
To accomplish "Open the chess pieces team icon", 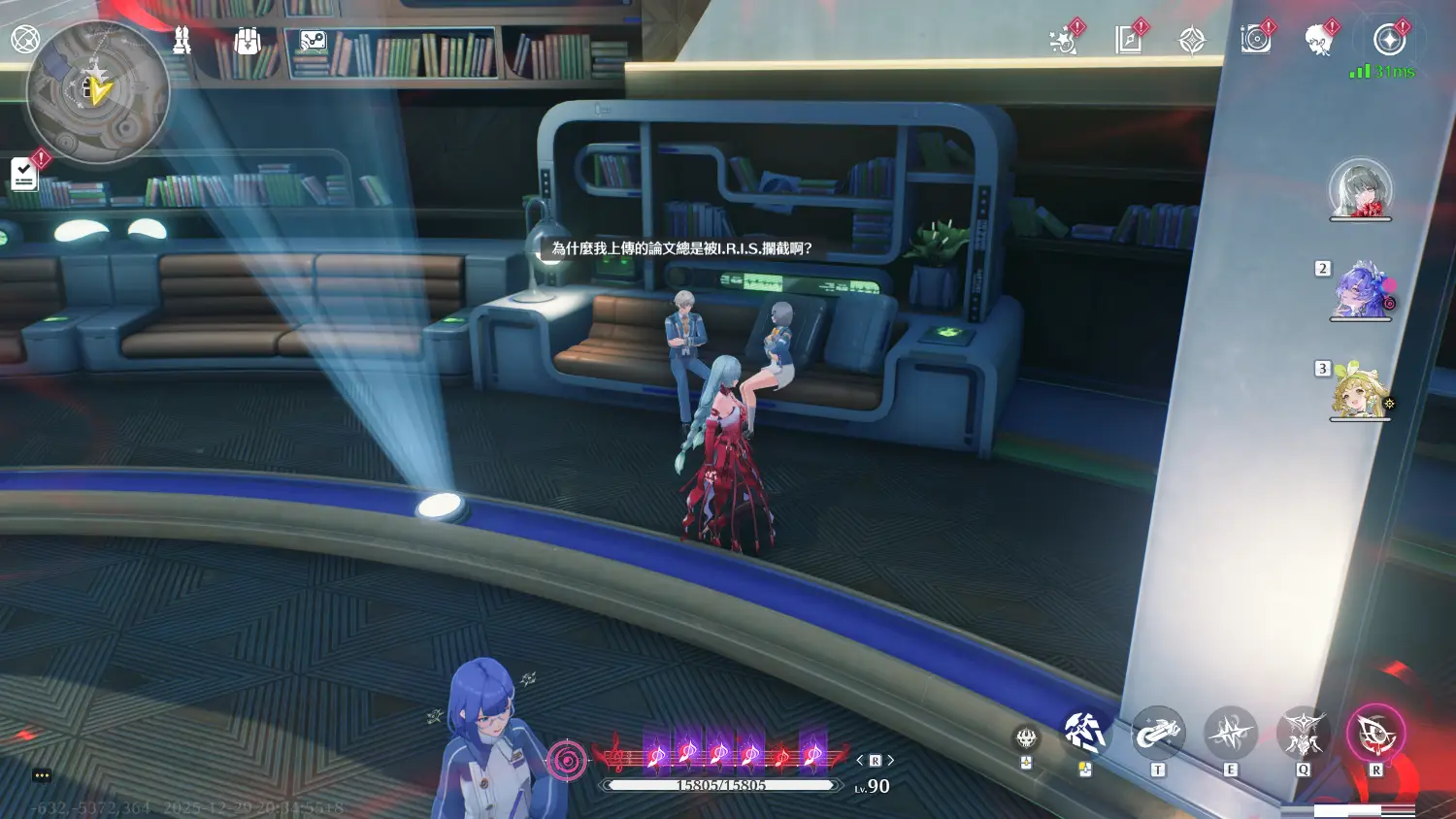I will [x=182, y=41].
